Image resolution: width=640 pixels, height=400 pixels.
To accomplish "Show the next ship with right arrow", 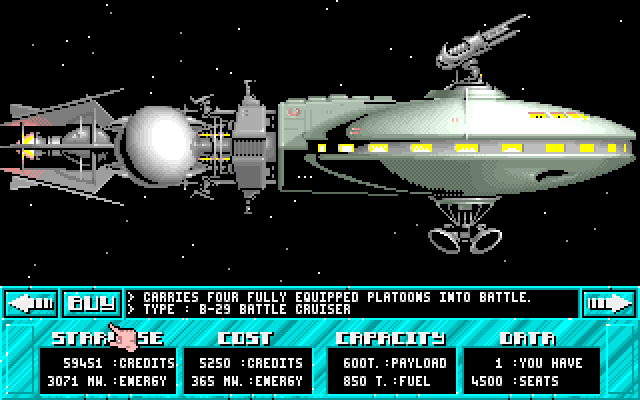I will click(608, 302).
